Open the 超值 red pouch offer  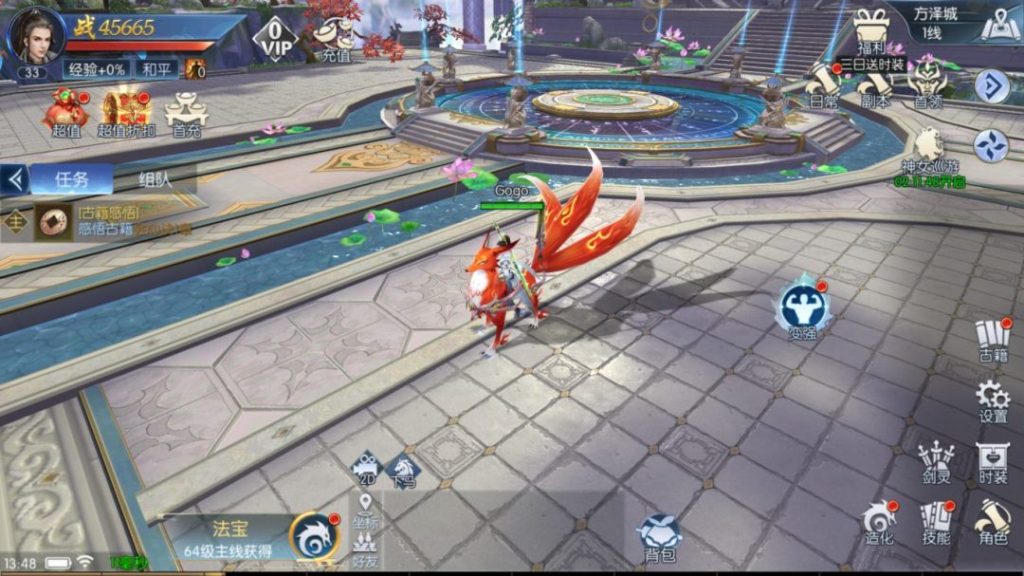(x=65, y=110)
